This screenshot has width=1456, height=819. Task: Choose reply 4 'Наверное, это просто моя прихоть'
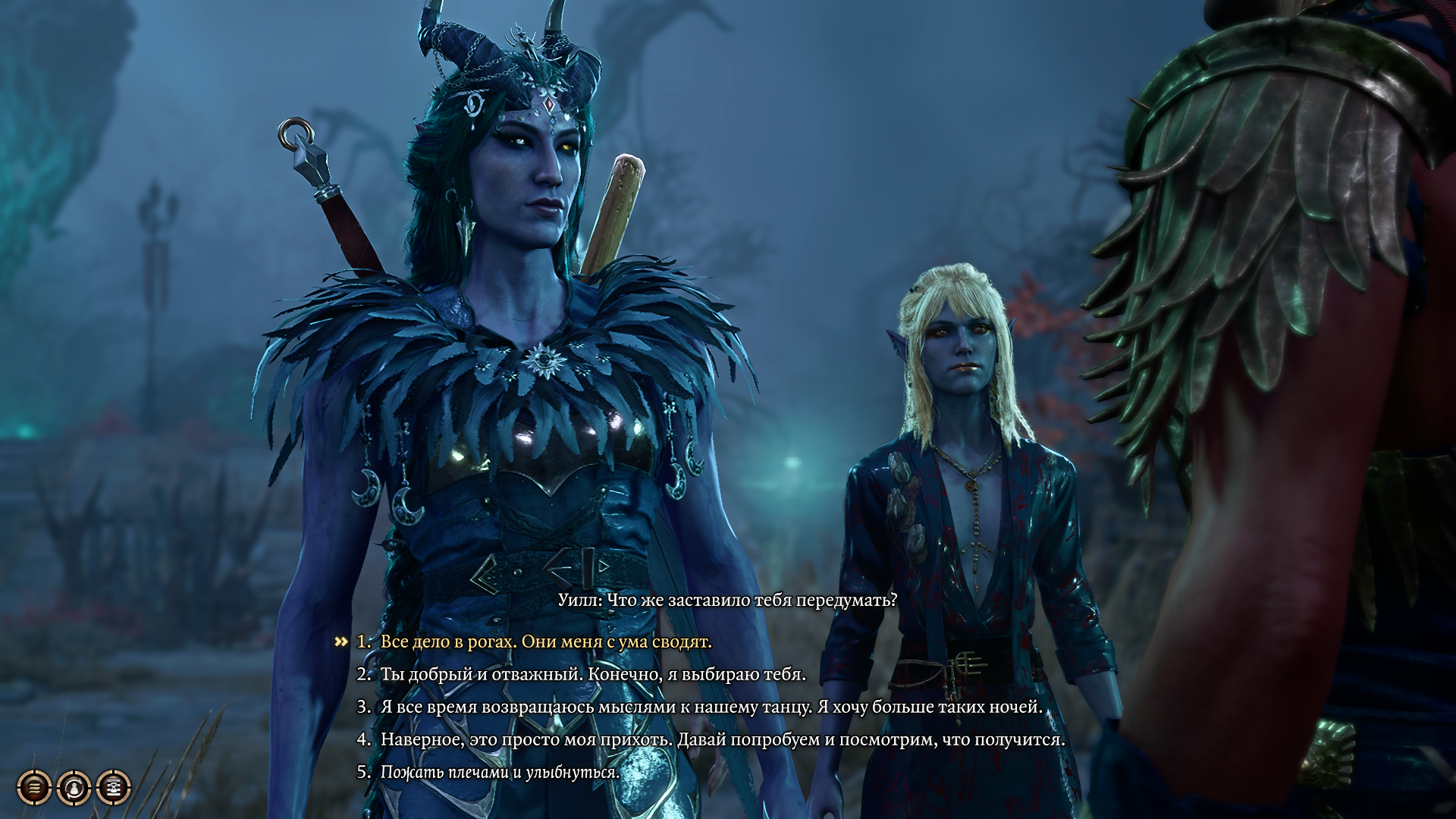click(722, 739)
